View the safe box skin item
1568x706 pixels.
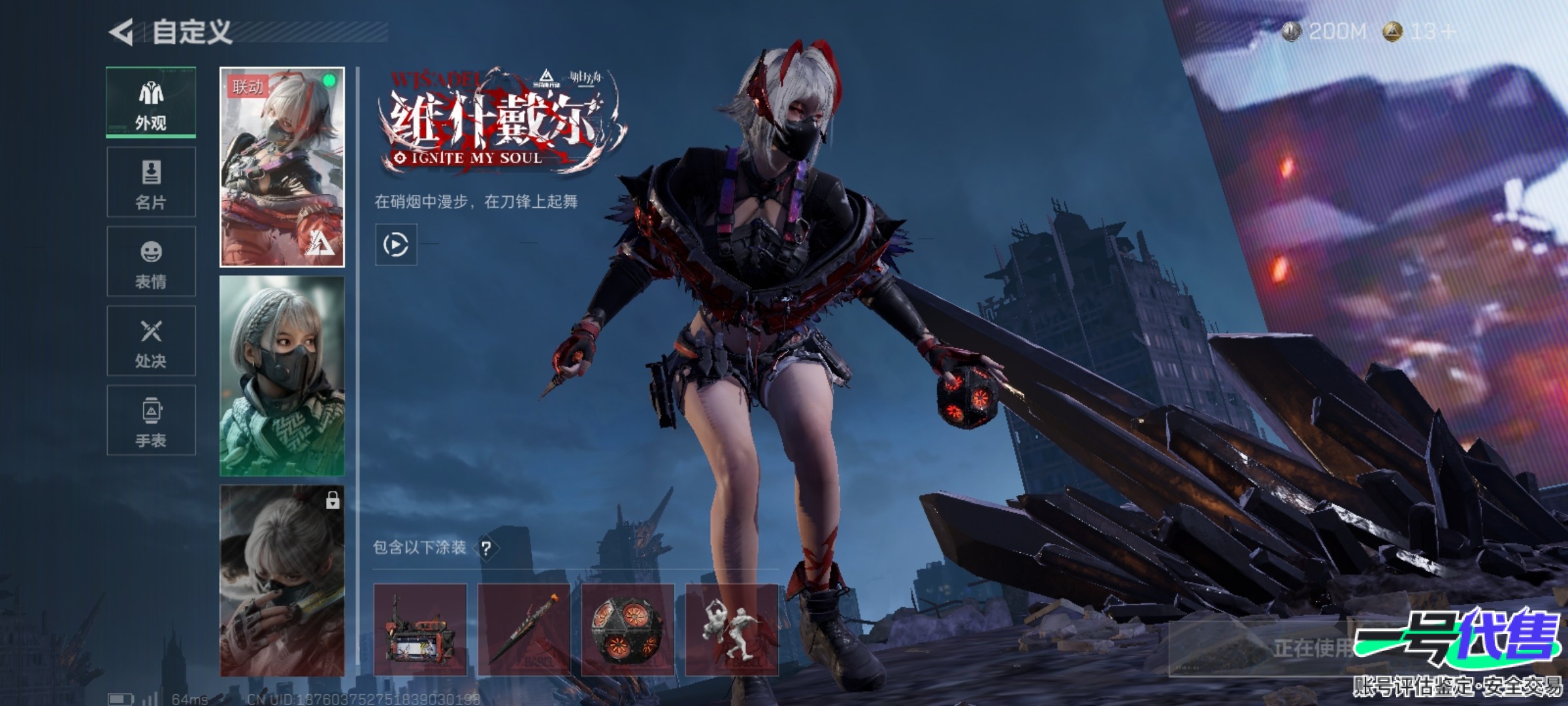click(x=420, y=630)
